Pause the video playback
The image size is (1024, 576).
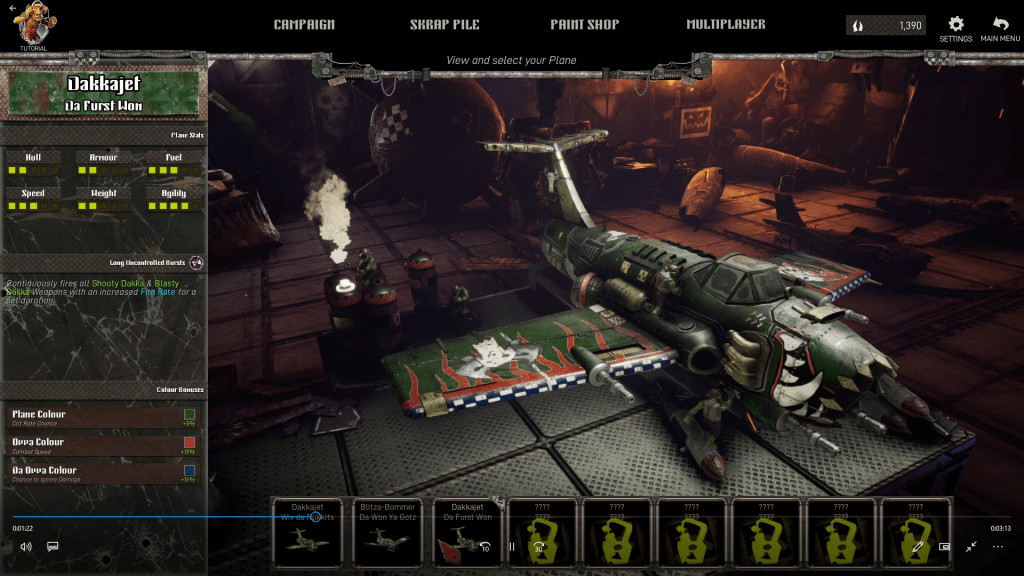[511, 547]
